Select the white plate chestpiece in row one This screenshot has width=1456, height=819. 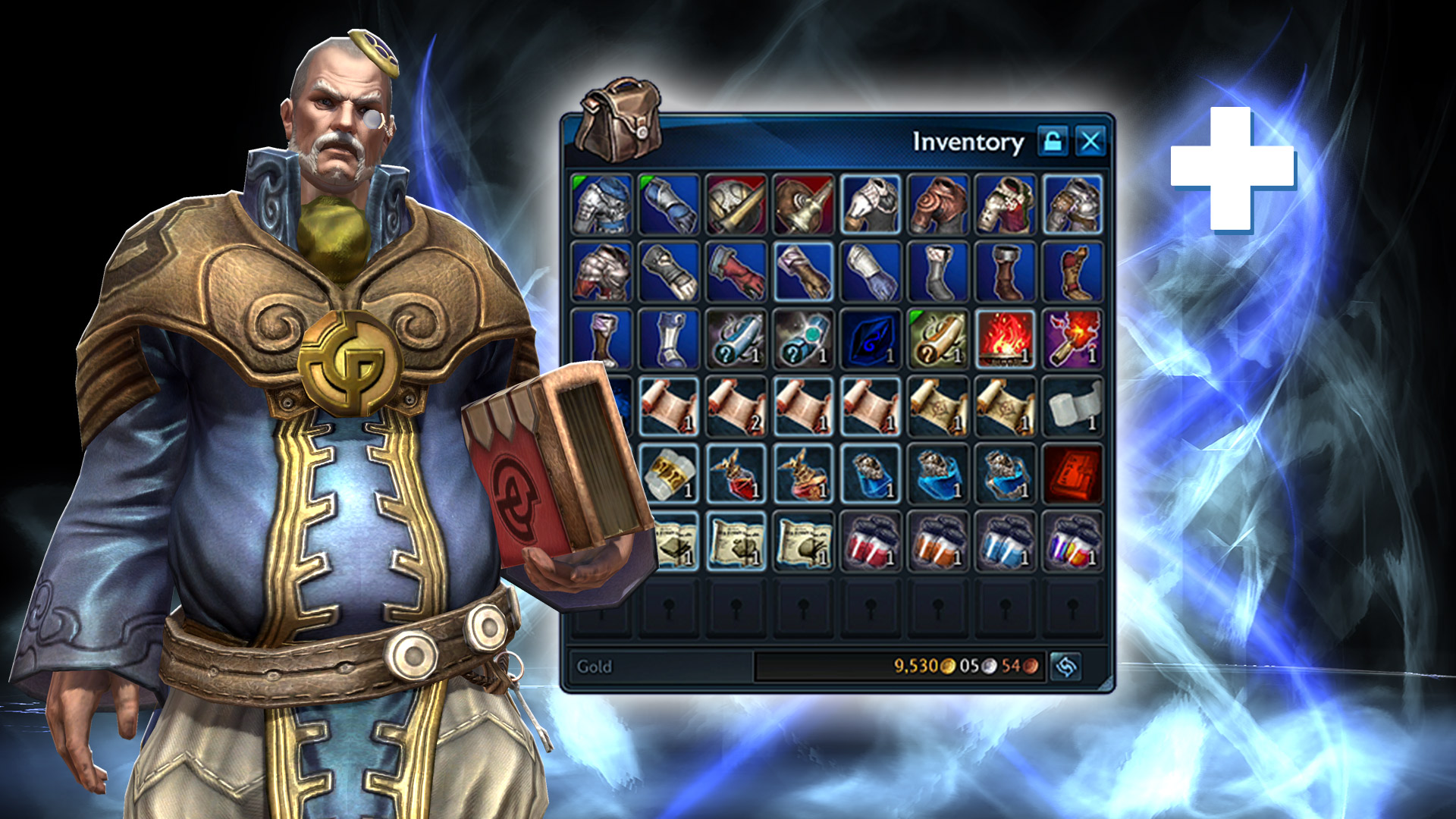[870, 205]
